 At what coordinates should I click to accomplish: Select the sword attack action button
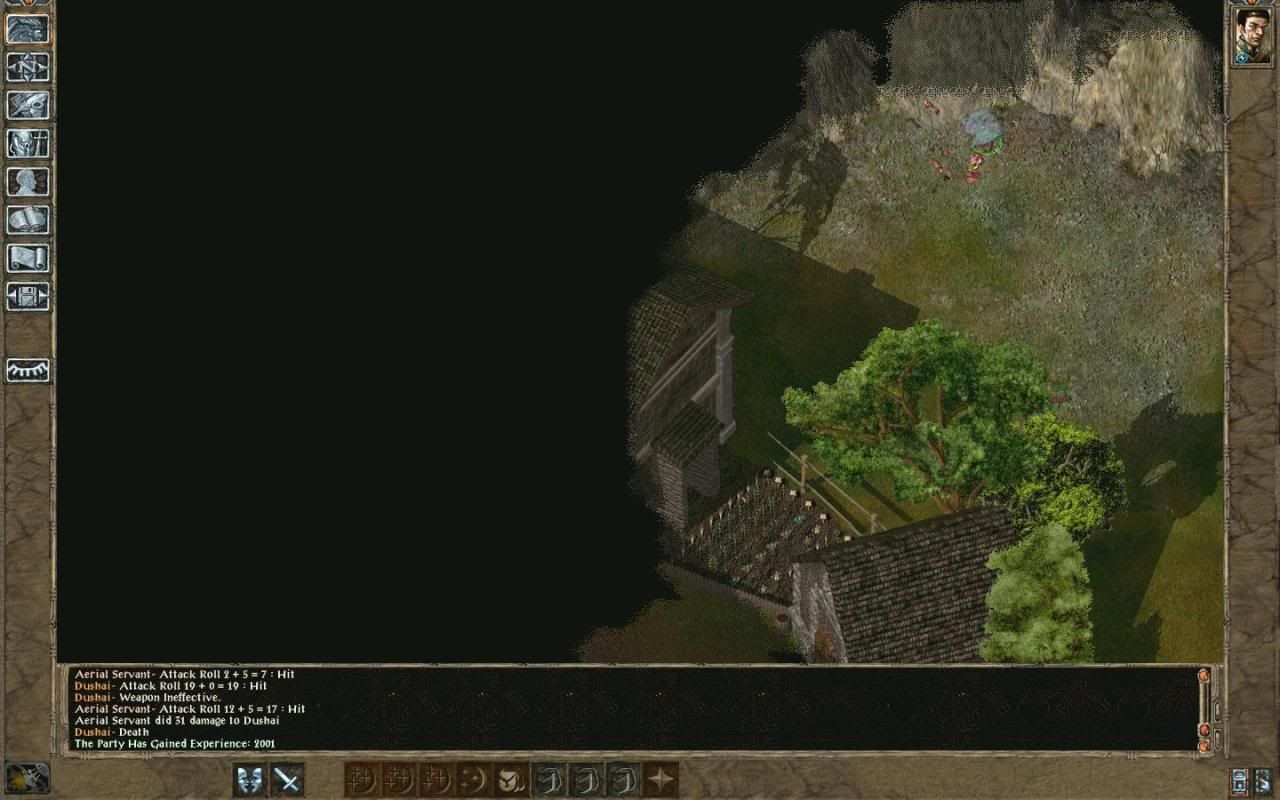coord(288,779)
